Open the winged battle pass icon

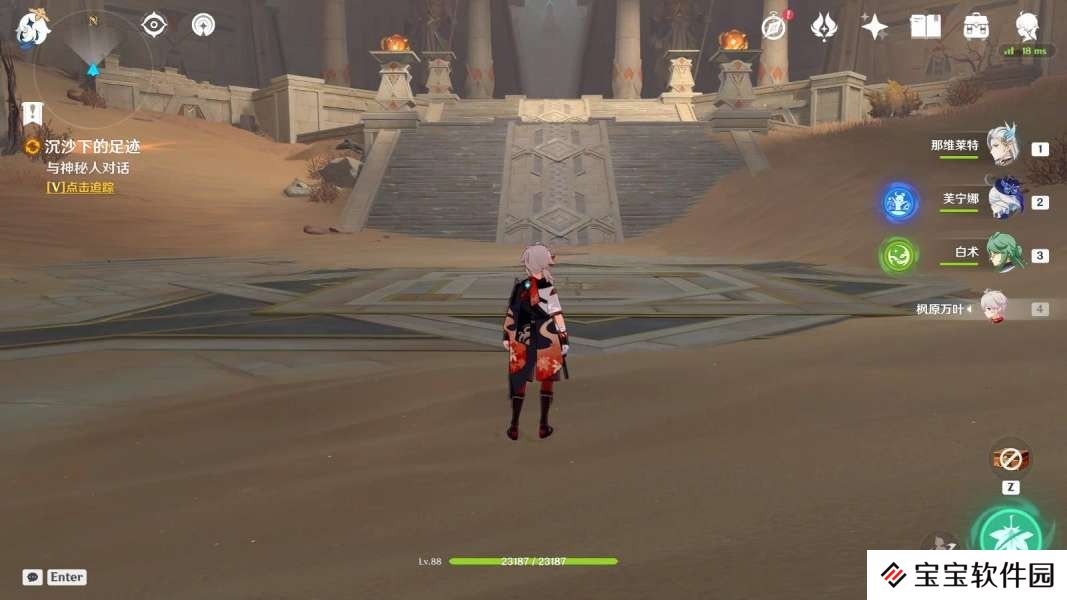[824, 27]
